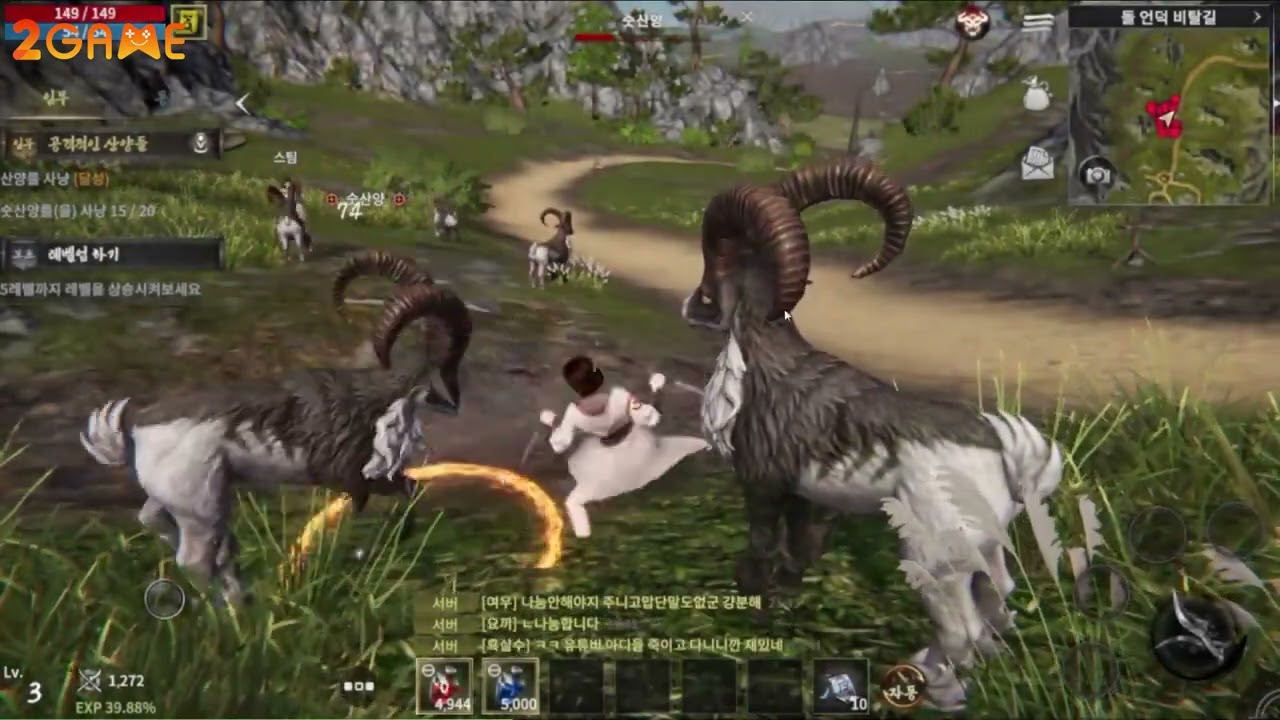This screenshot has width=1280, height=720.
Task: Click the yellow buff icon beside health bar
Action: 188,20
